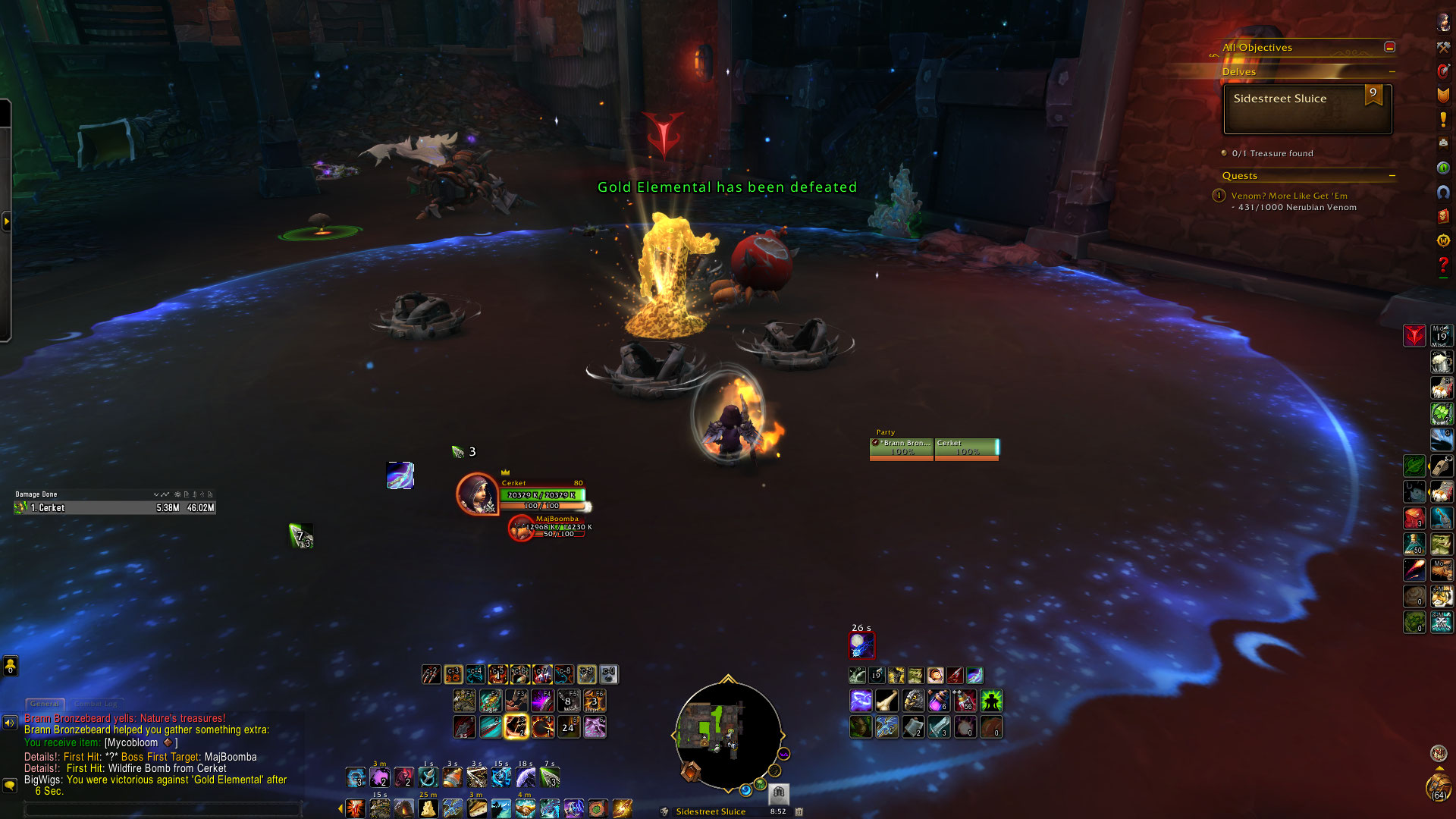The height and width of the screenshot is (819, 1456).
Task: Toggle the chat voice speaker button
Action: click(10, 723)
